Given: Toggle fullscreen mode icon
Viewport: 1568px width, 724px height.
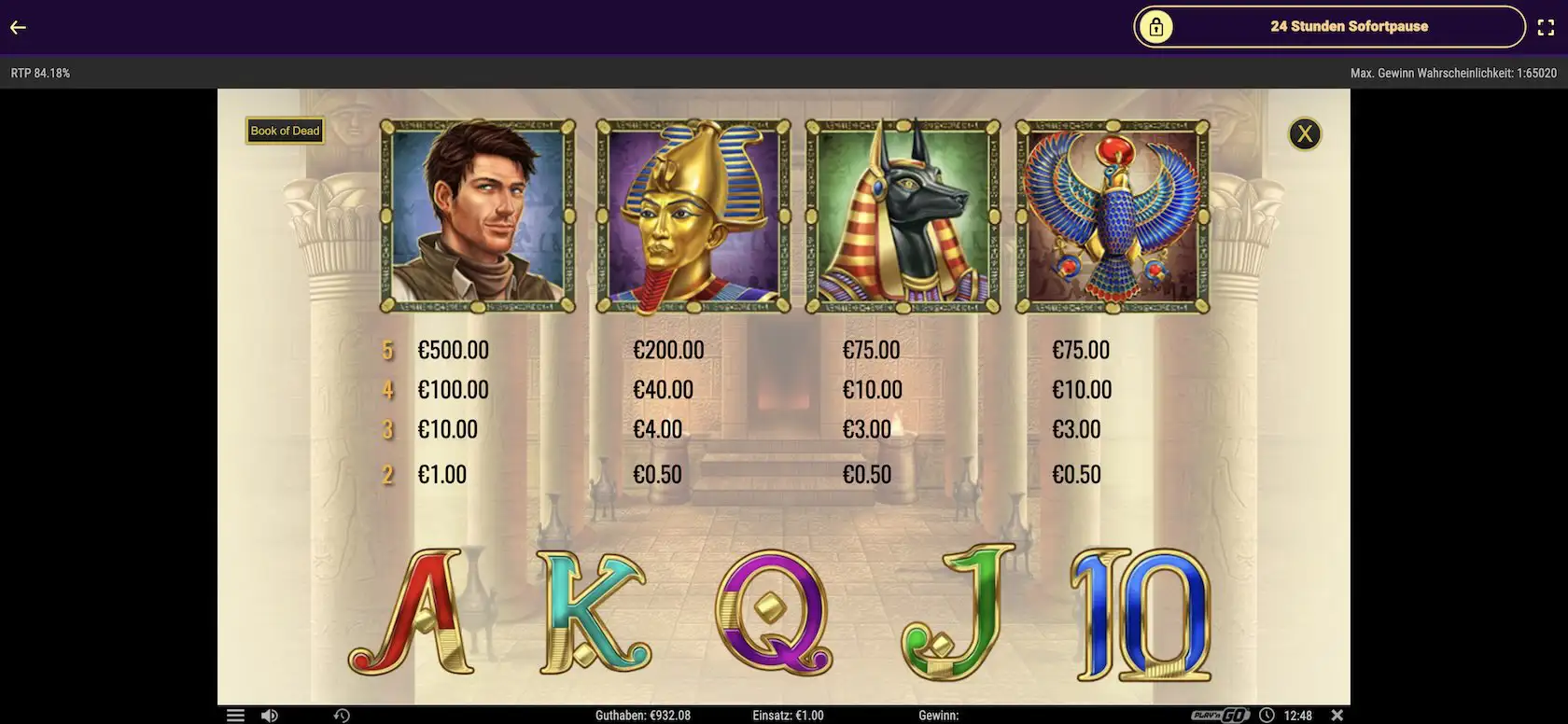Looking at the screenshot, I should (x=1546, y=27).
